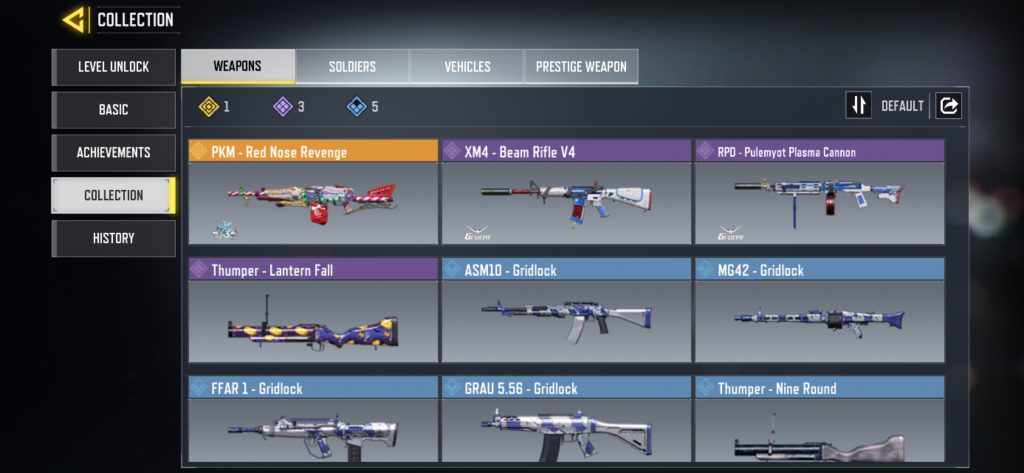
Task: Click the share icon button
Action: pos(948,106)
